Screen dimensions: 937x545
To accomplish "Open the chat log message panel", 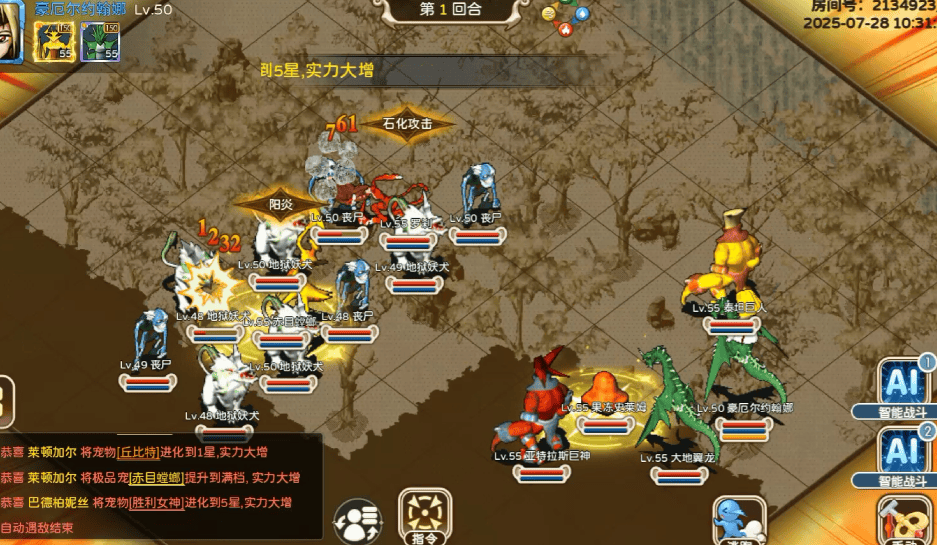I will (x=160, y=486).
